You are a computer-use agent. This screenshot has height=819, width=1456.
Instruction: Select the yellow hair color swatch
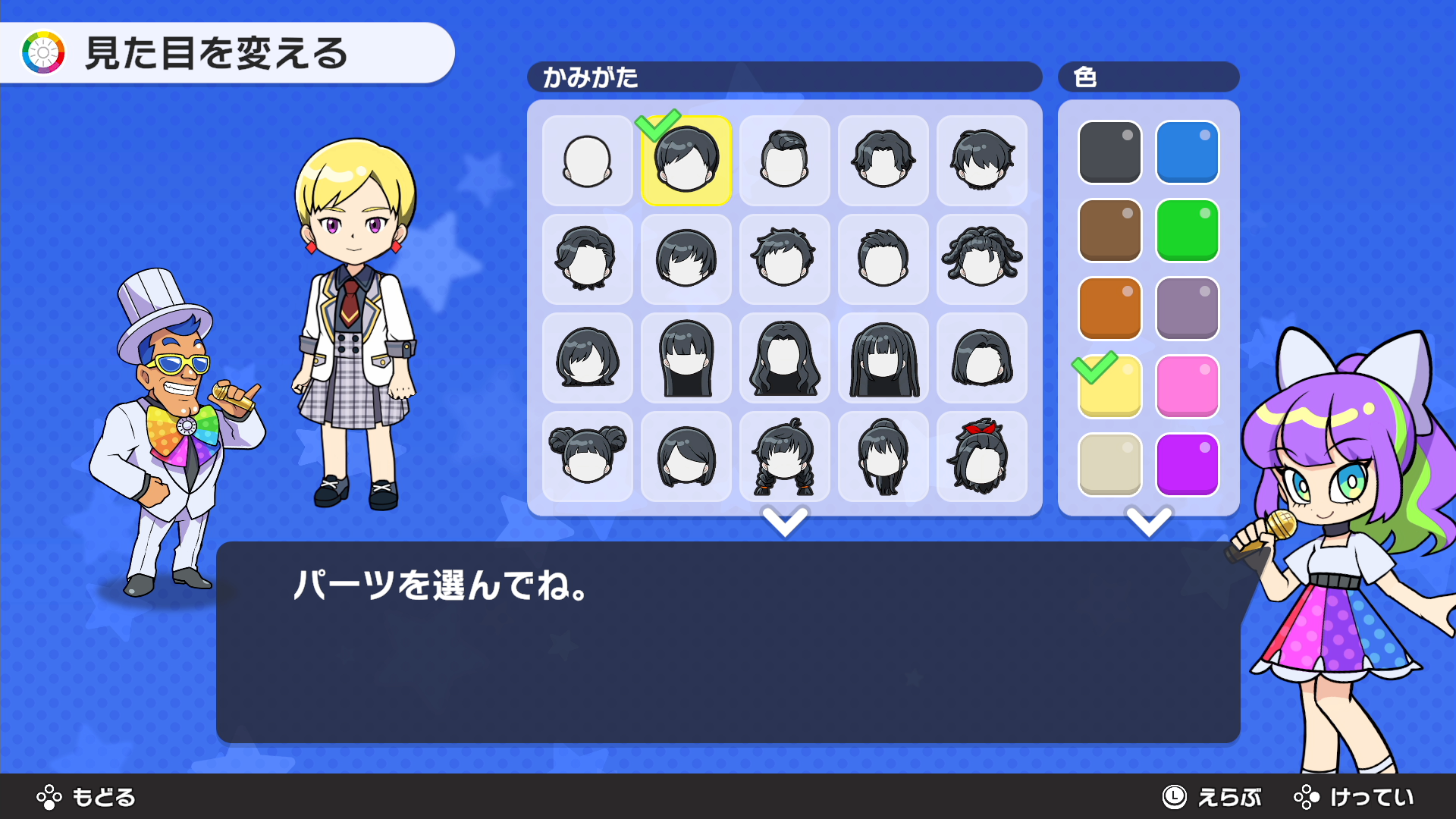[1109, 387]
